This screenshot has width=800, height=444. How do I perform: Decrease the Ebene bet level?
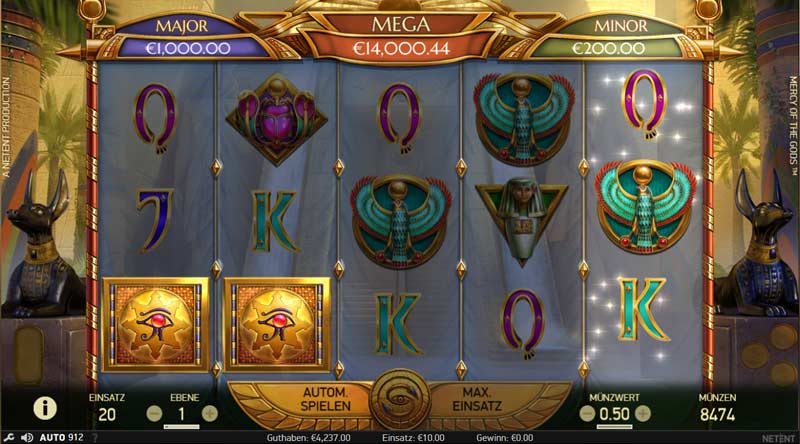154,412
